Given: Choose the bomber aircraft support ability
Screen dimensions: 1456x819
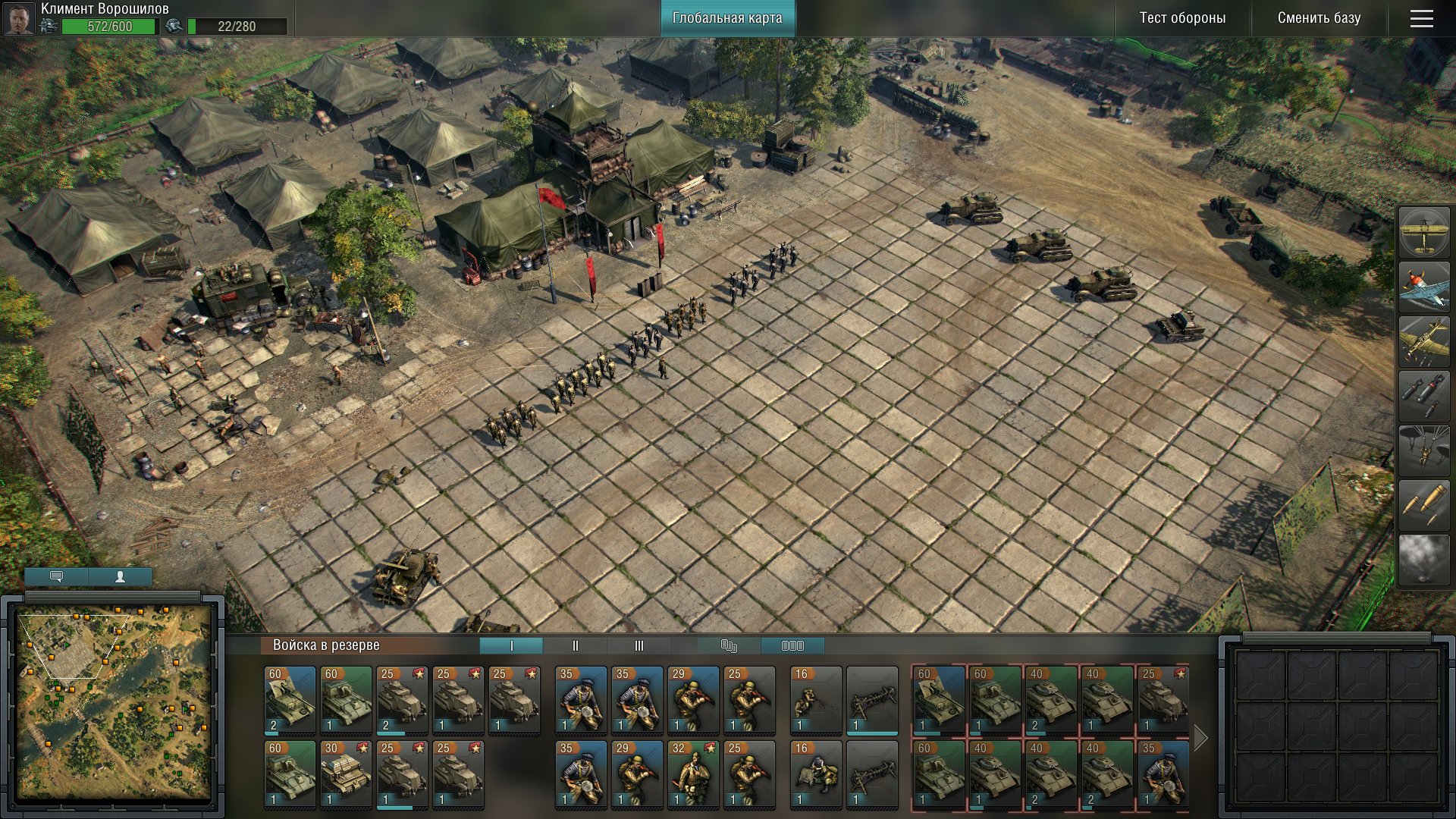Looking at the screenshot, I should [1423, 341].
